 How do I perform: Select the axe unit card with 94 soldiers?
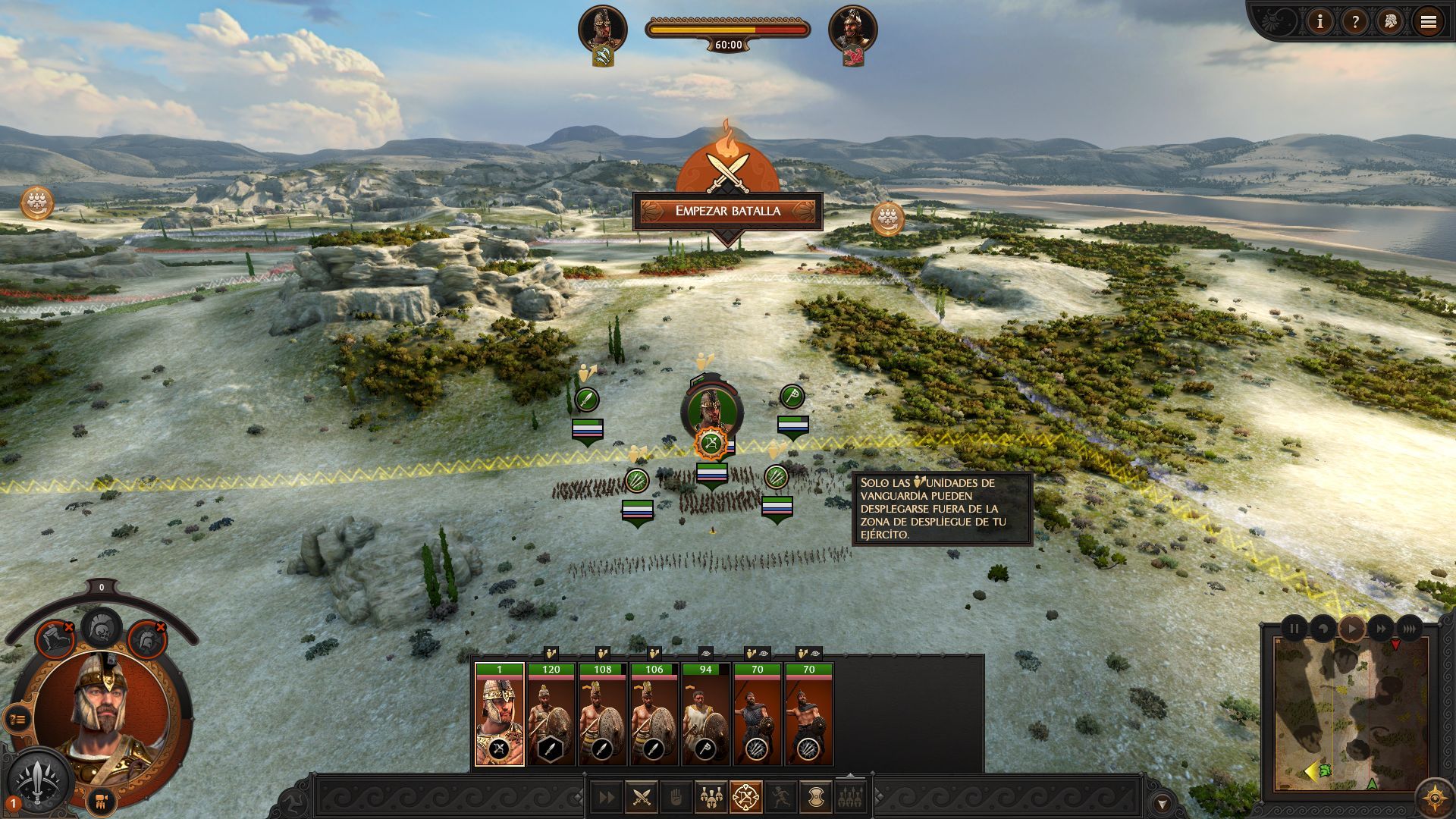pos(706,714)
